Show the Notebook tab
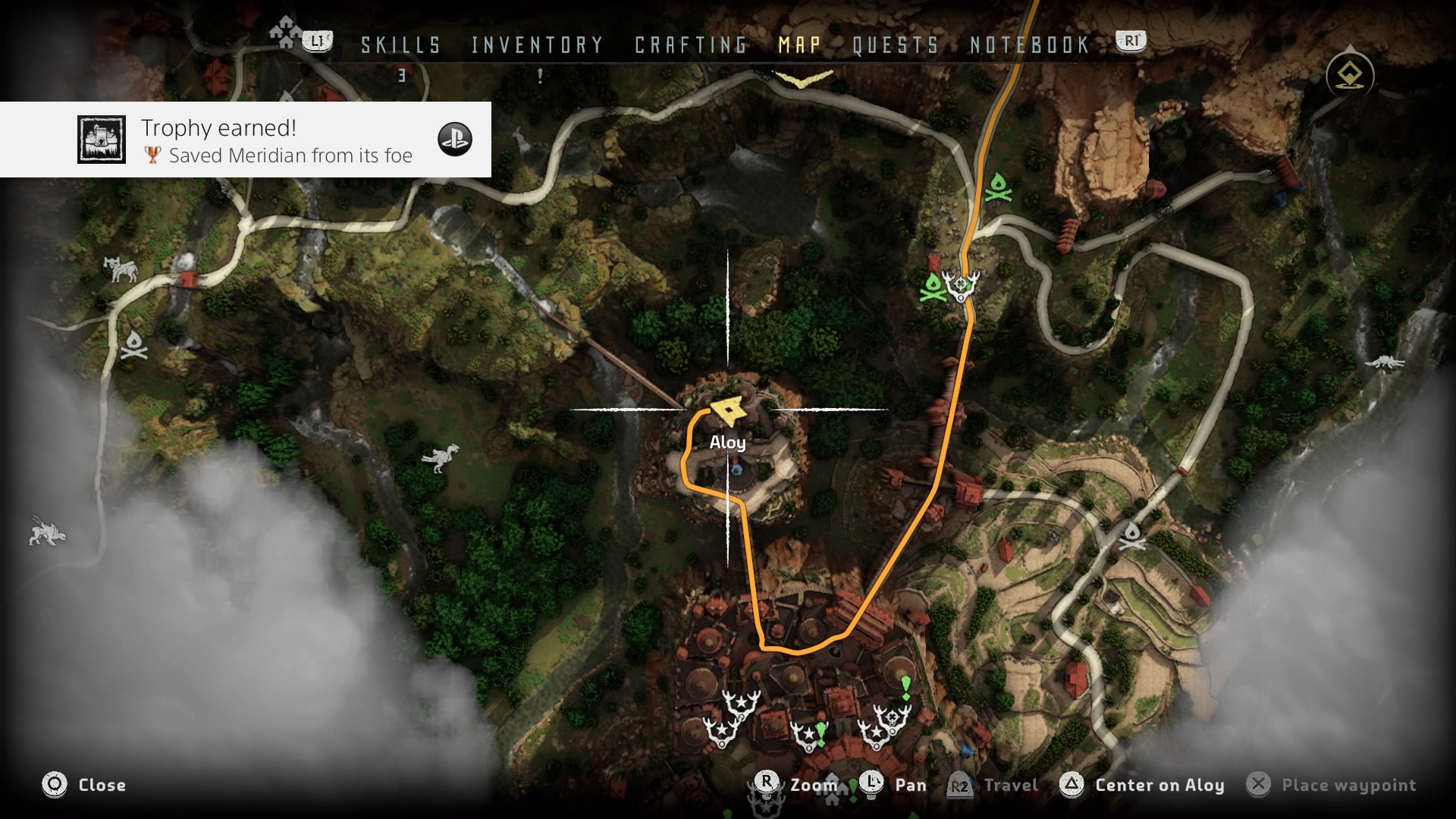The image size is (1456, 819). (1030, 45)
